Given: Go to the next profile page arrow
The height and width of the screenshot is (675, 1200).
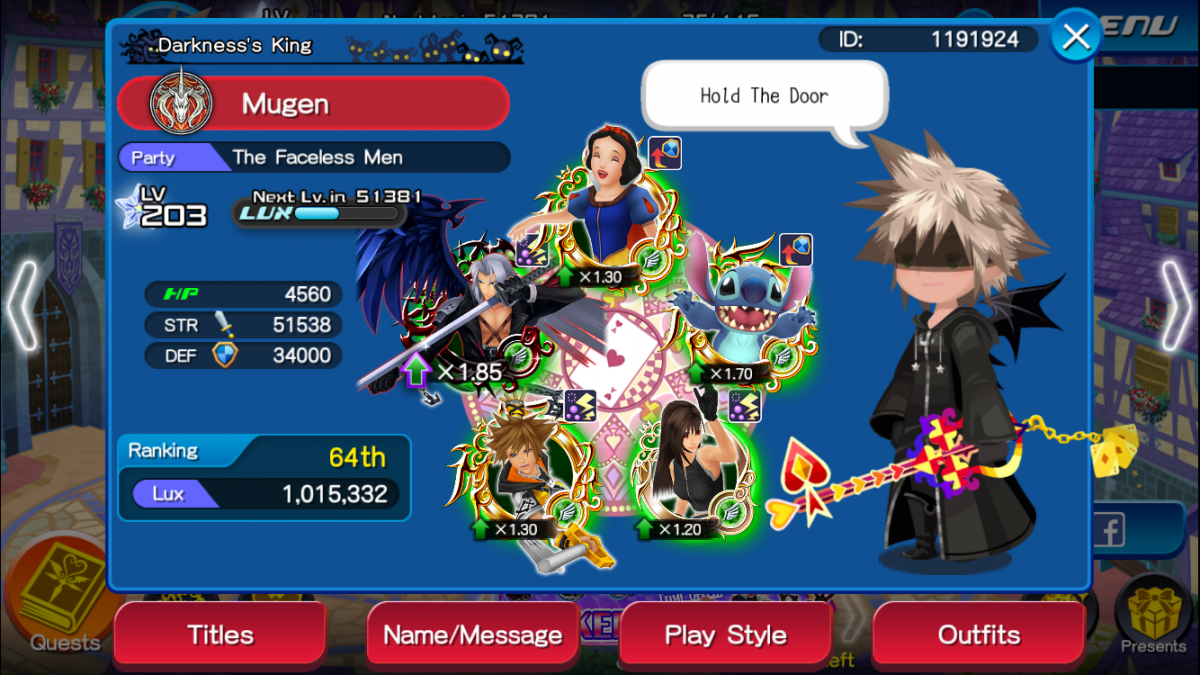Looking at the screenshot, I should tap(1176, 306).
